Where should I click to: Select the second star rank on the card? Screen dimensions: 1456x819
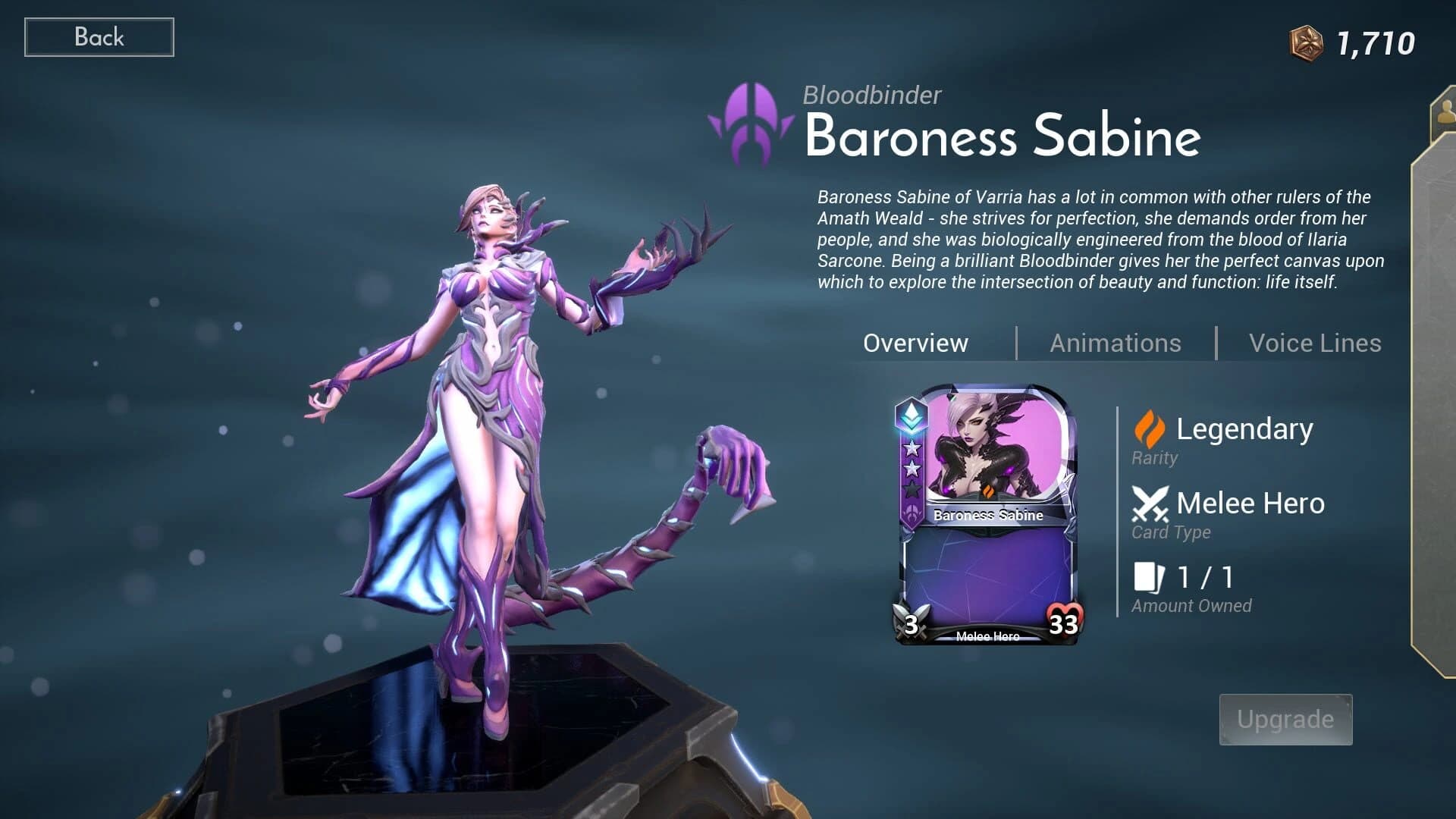click(913, 469)
